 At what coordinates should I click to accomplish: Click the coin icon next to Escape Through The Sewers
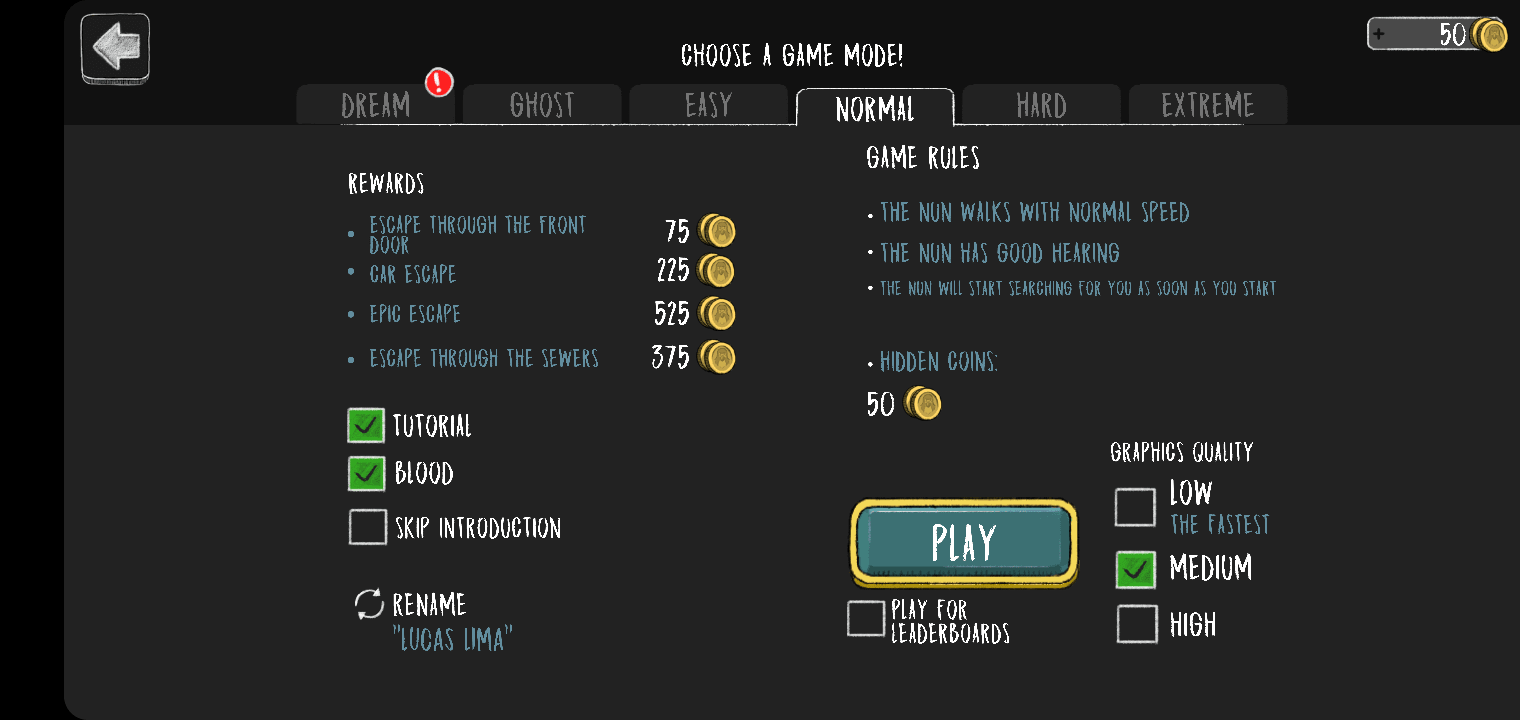point(718,356)
